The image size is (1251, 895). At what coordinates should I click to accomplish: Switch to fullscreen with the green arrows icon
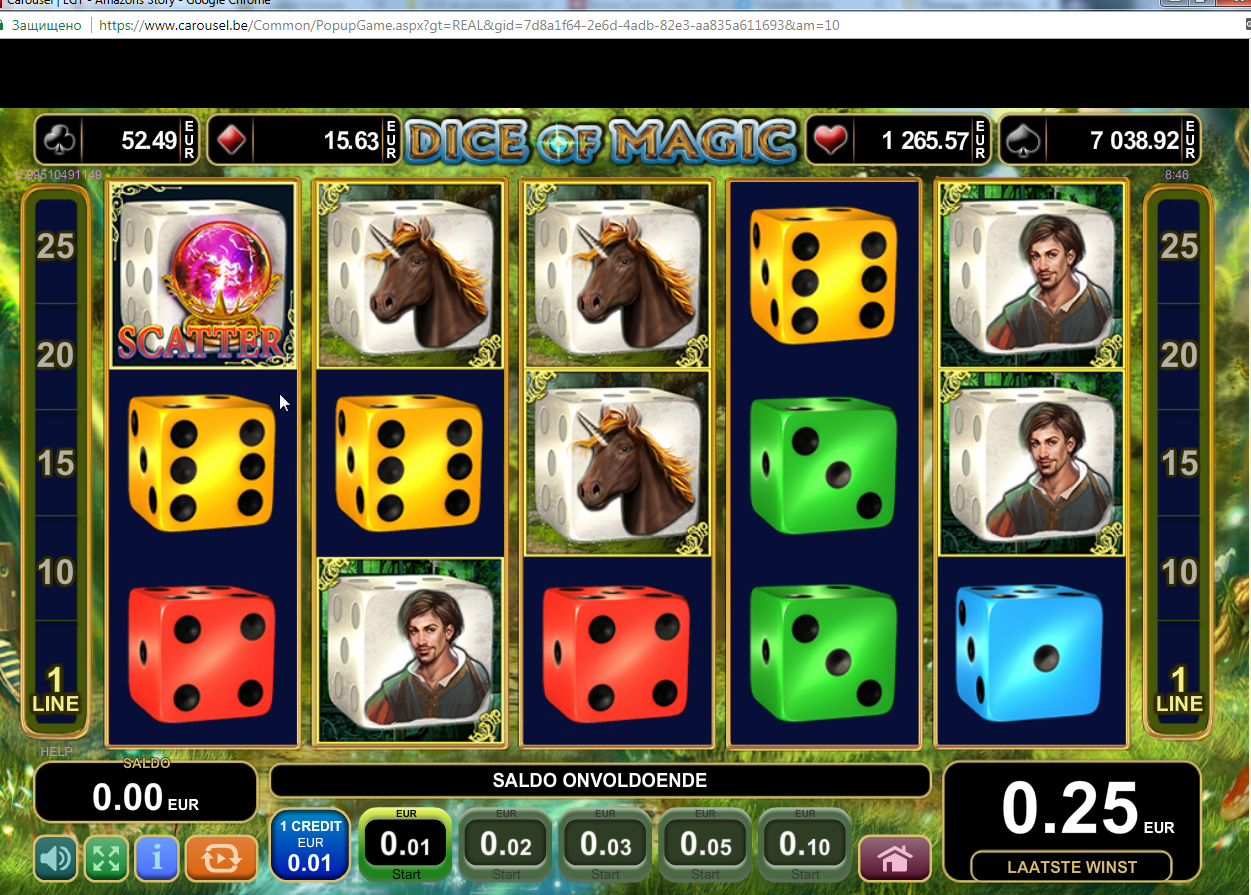click(x=108, y=858)
